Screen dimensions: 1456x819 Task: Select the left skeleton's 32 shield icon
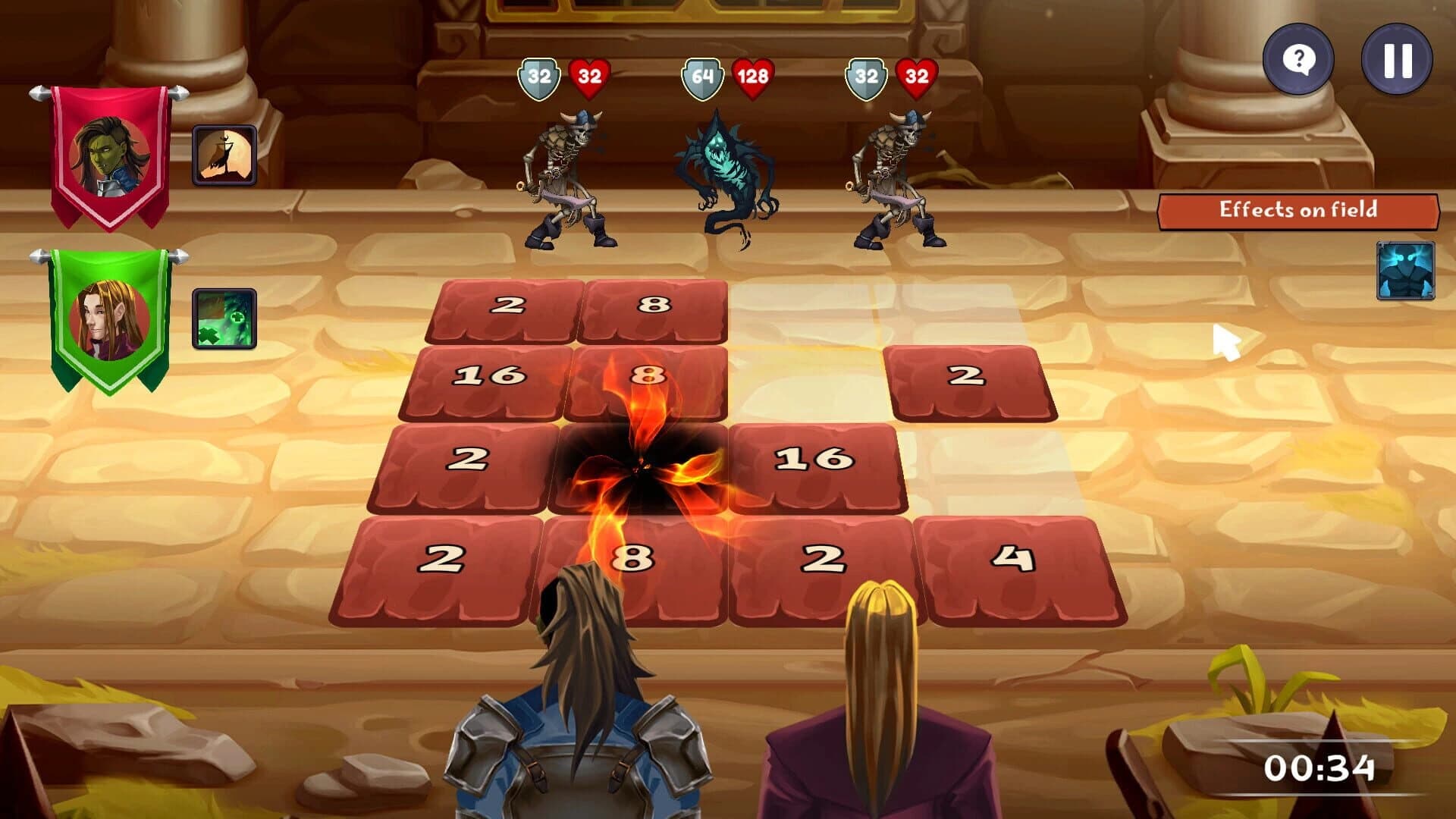(x=540, y=76)
